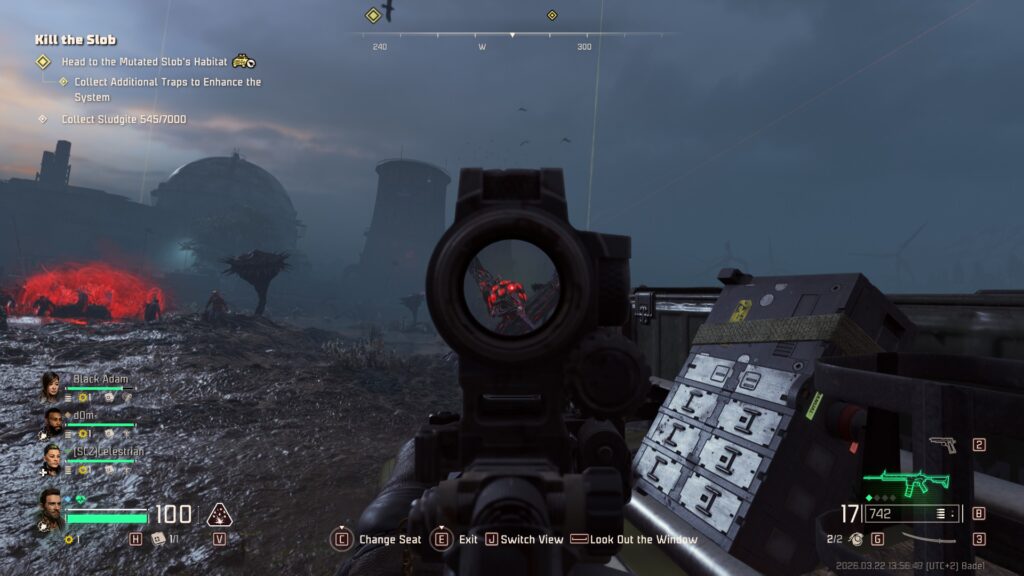Select Black Adam's squad portrait
This screenshot has width=1024, height=576.
pyautogui.click(x=50, y=385)
